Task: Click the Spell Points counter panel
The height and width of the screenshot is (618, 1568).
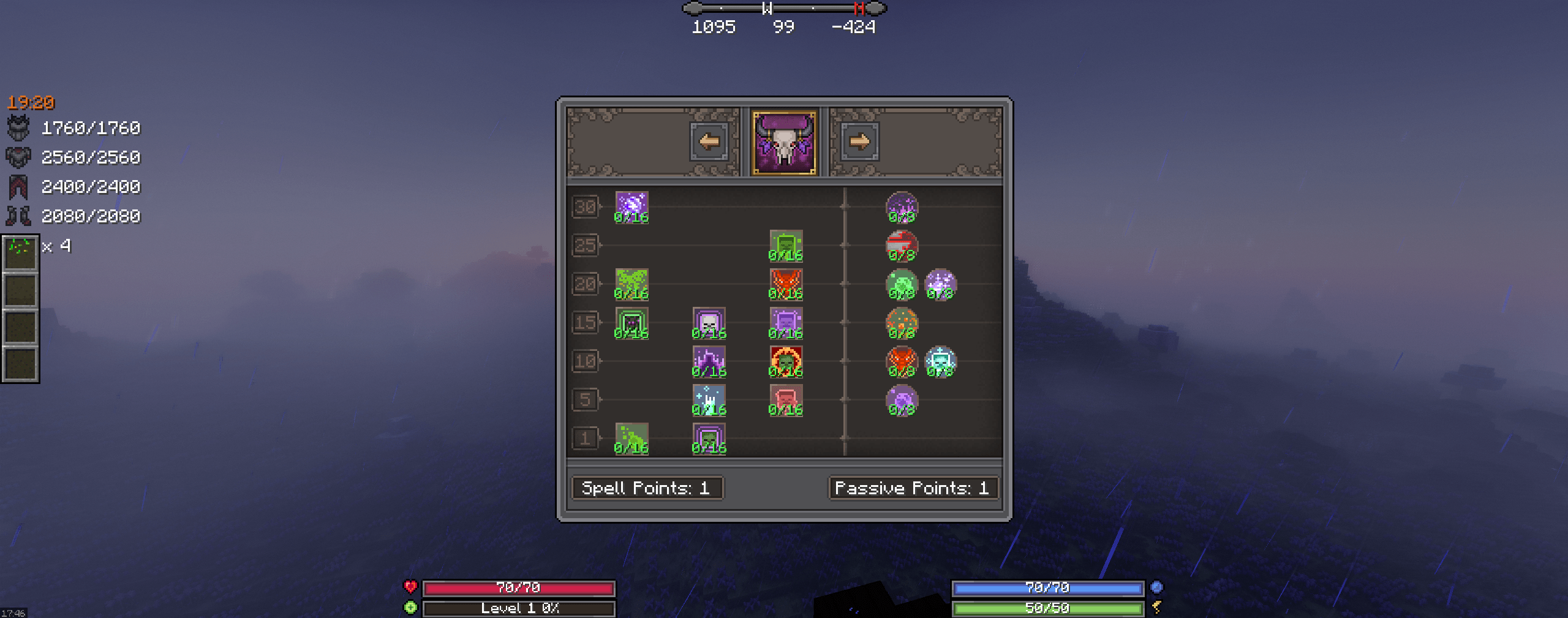Action: 647,488
